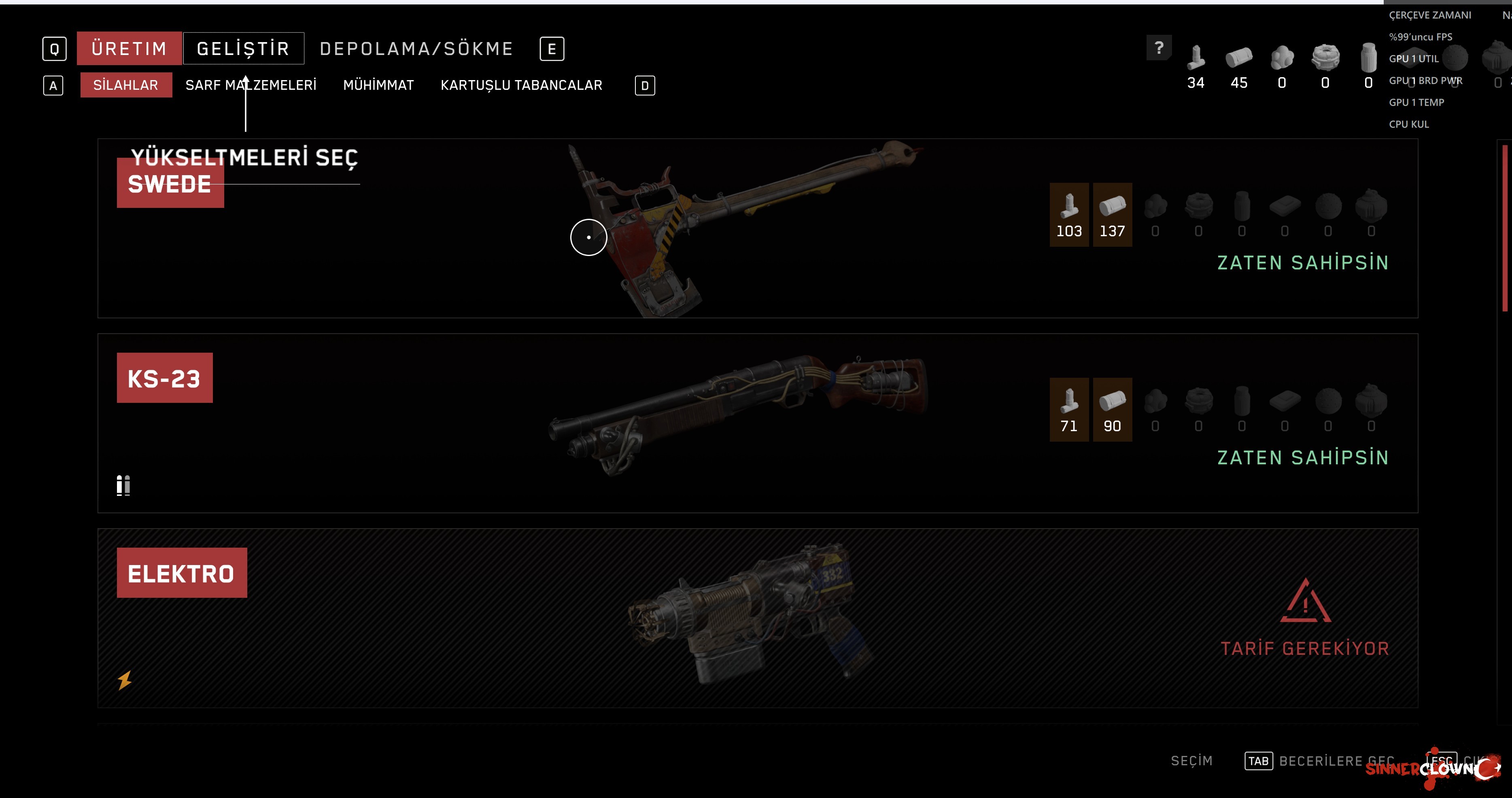Click the canister resource icon showing 45

point(1238,57)
